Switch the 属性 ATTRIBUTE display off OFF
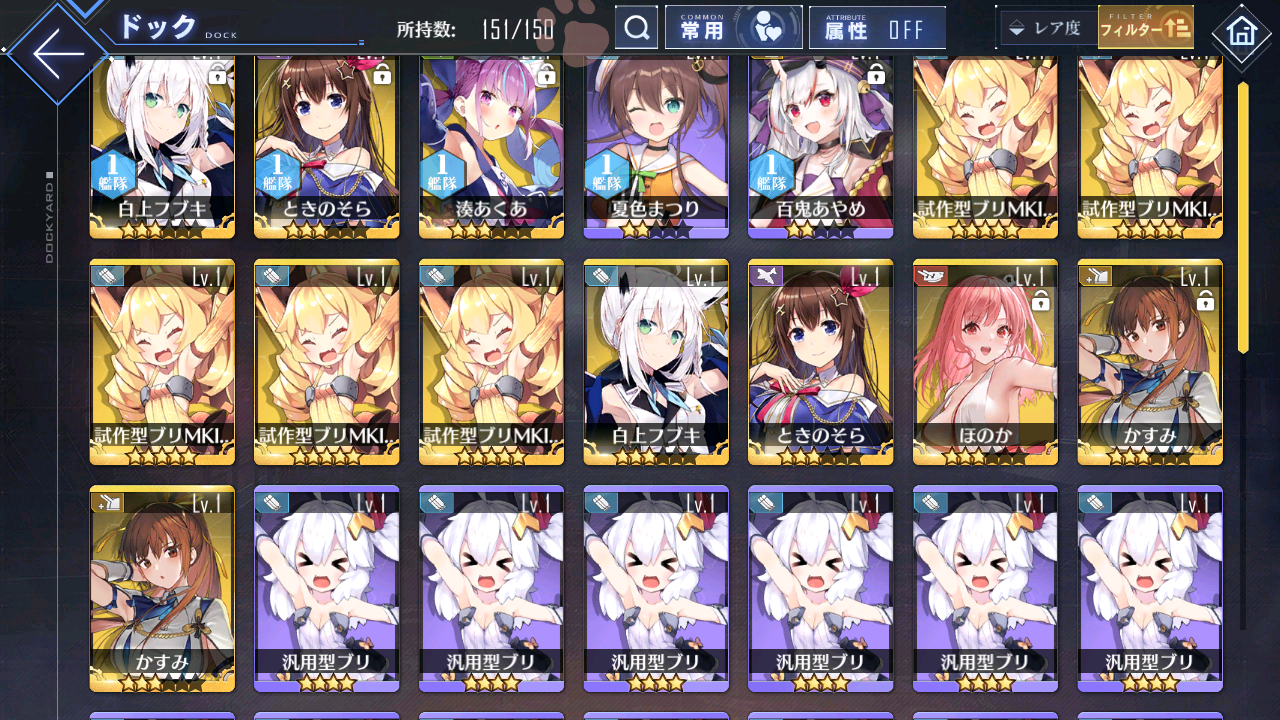 [x=877, y=27]
